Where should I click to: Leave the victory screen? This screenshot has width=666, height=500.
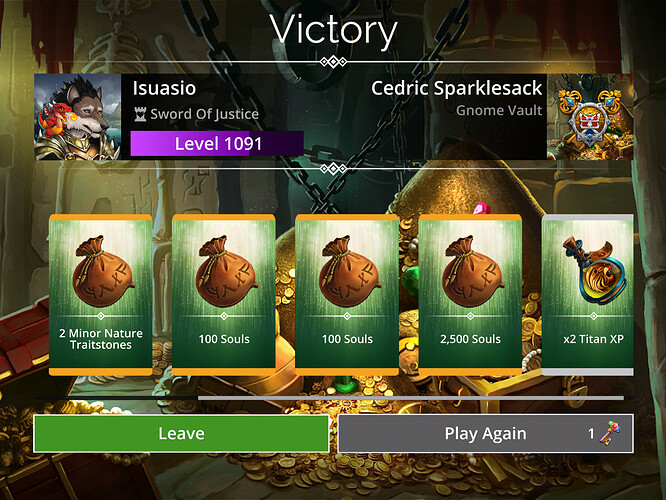click(x=181, y=433)
